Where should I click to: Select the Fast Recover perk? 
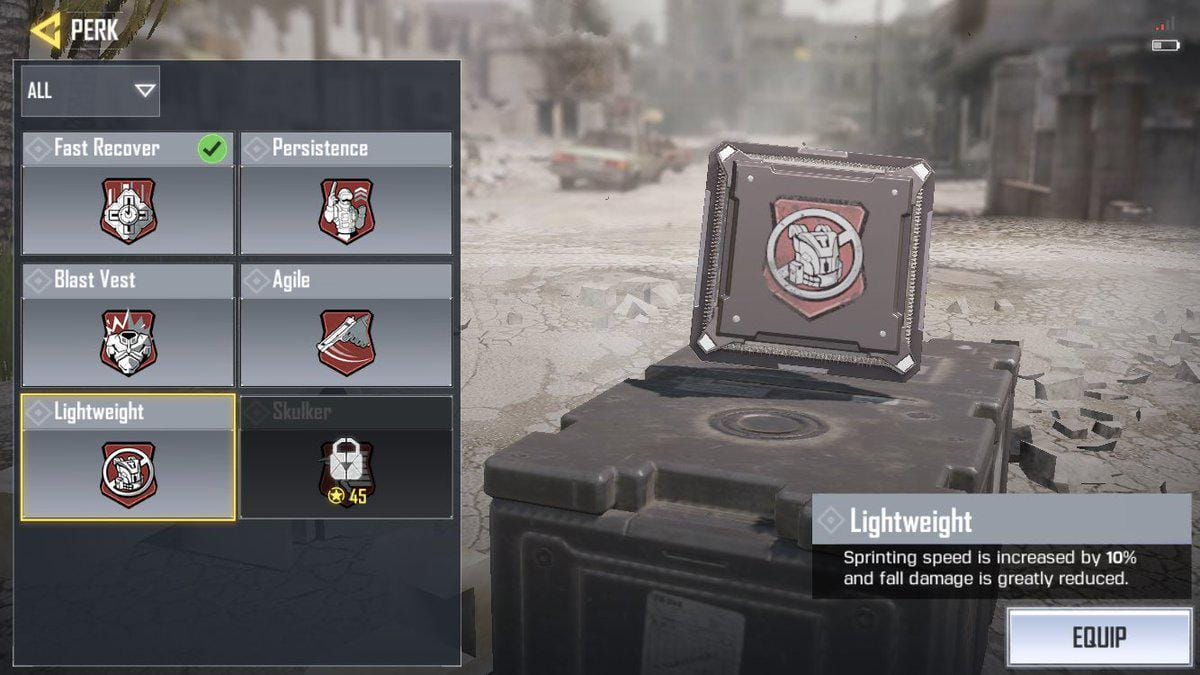tap(128, 194)
